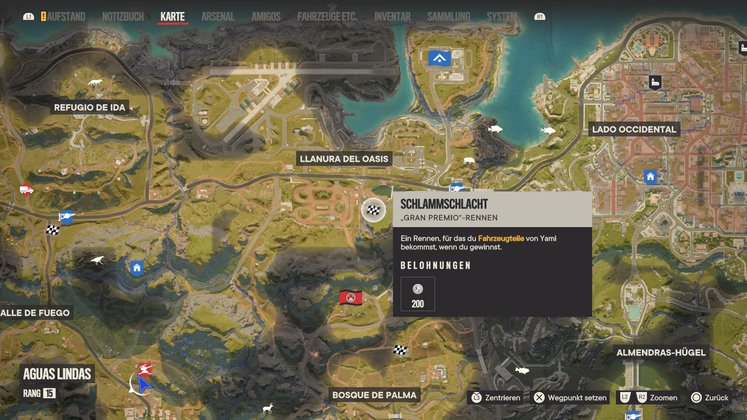This screenshot has height=420, width=747.
Task: Select the Karte tab
Action: tap(173, 17)
